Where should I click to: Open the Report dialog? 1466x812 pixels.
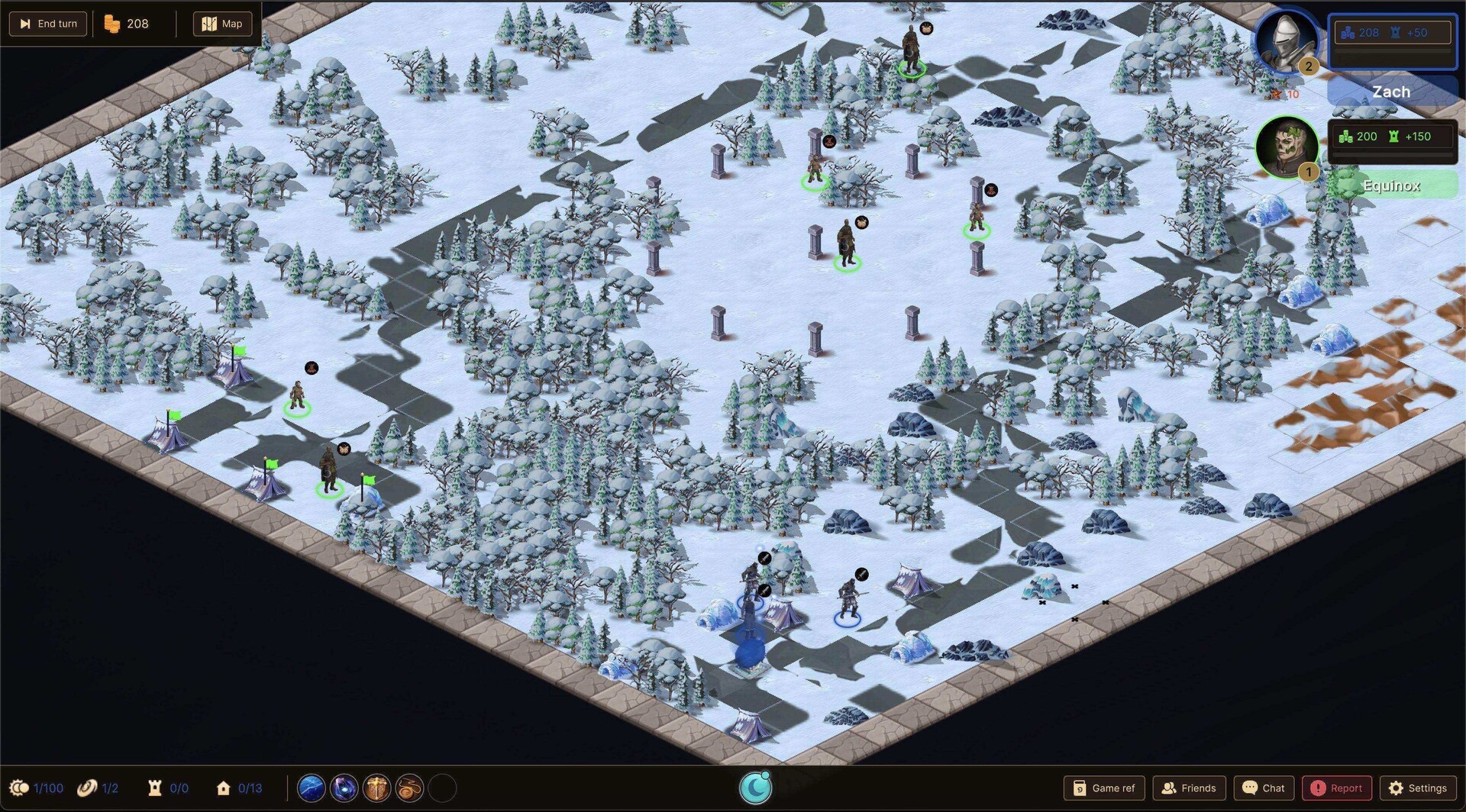(1336, 788)
